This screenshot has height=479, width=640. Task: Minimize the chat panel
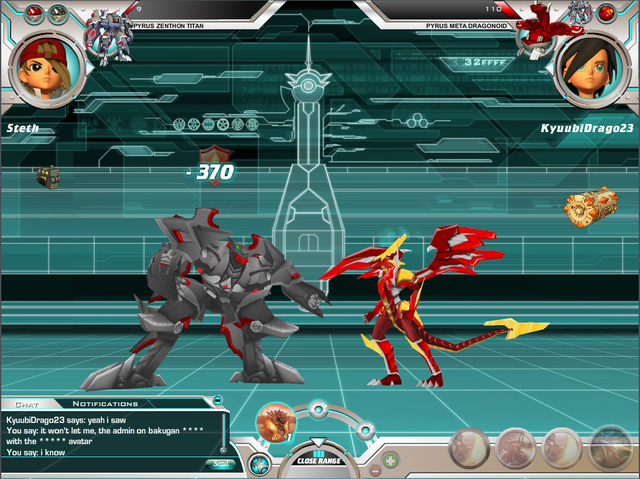(217, 401)
